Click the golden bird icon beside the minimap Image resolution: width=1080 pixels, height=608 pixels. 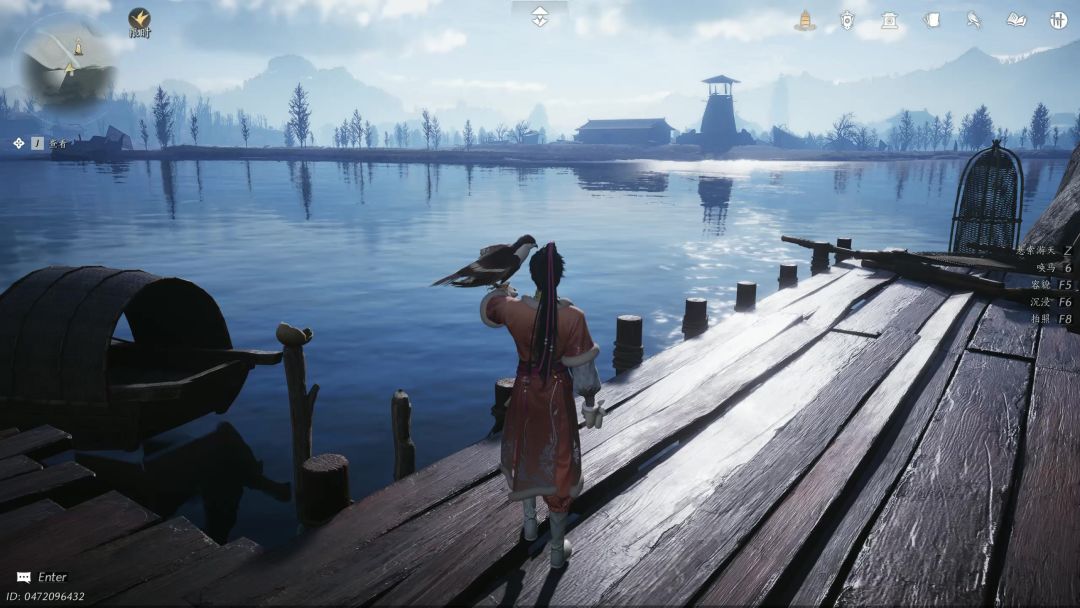click(139, 18)
